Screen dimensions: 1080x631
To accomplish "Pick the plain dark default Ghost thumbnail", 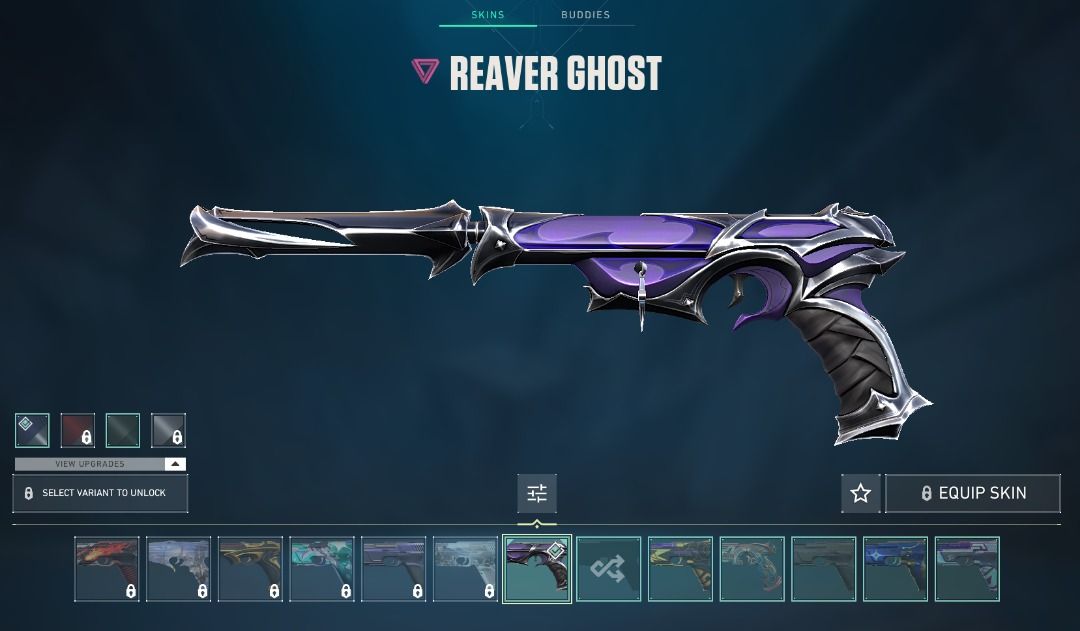I will pos(823,569).
